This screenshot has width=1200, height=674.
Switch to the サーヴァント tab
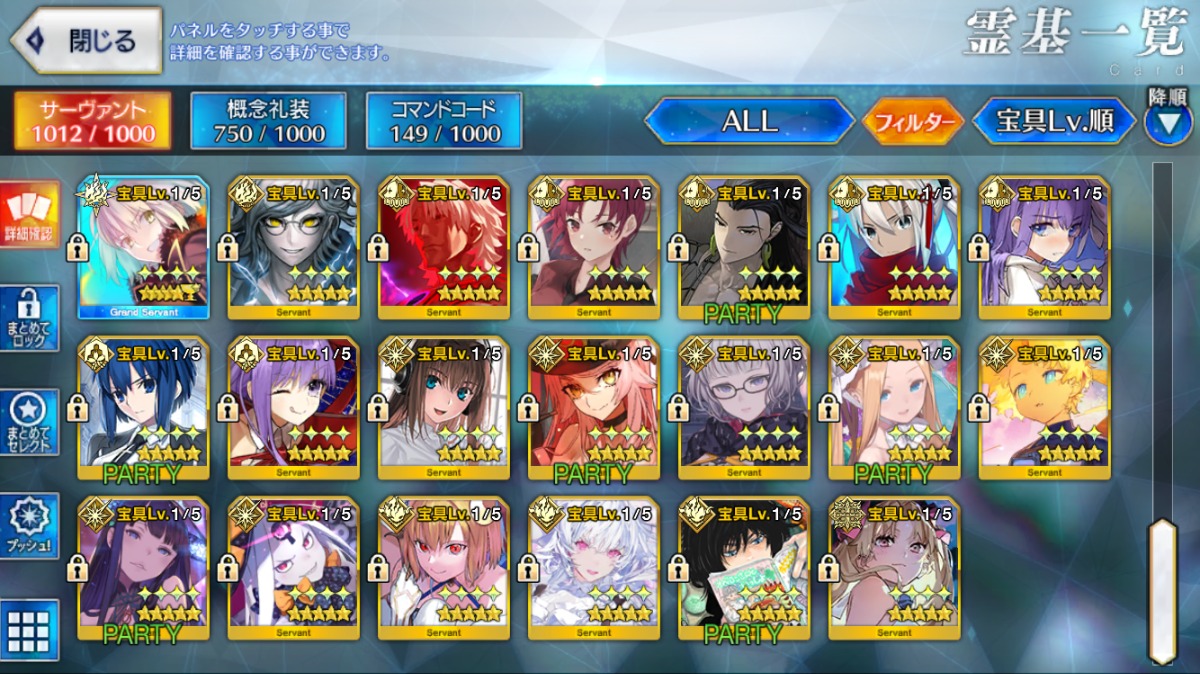[92, 121]
